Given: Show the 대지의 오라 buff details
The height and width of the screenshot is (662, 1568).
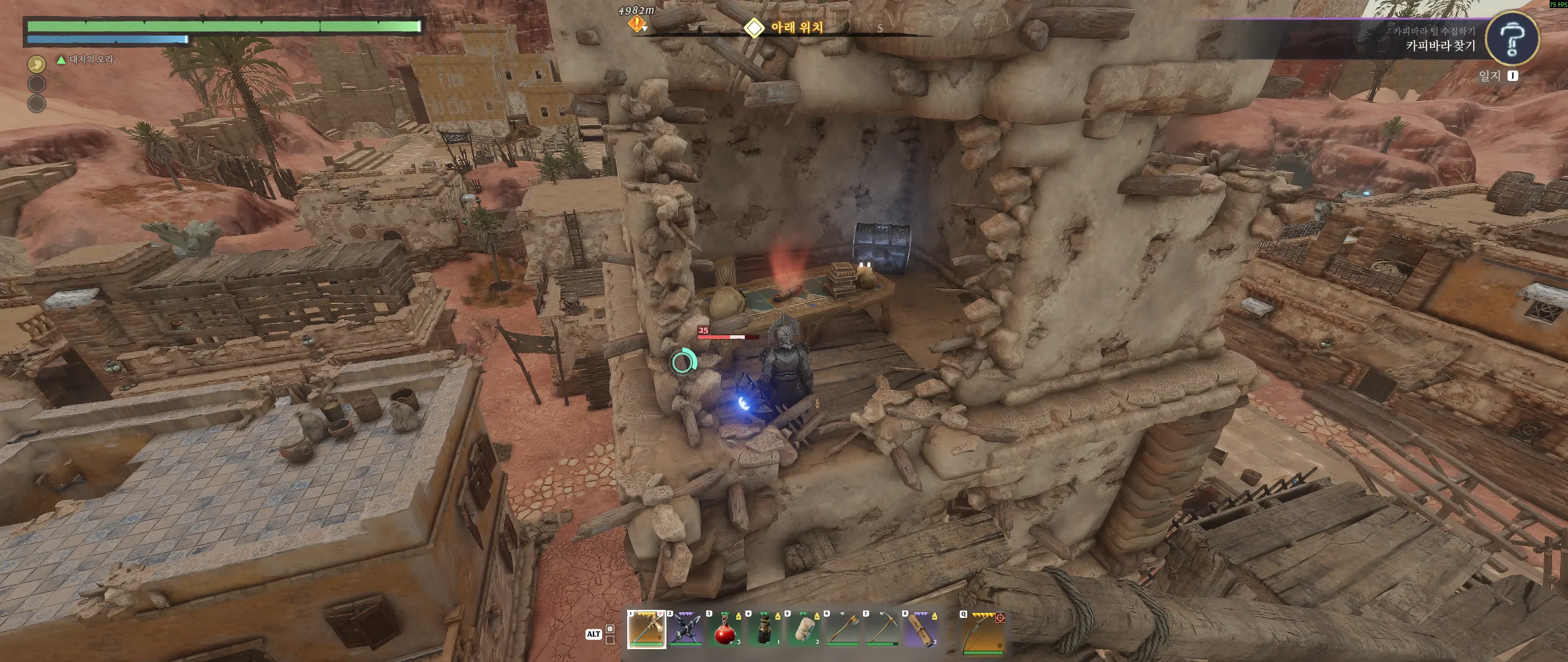Looking at the screenshot, I should (86, 59).
